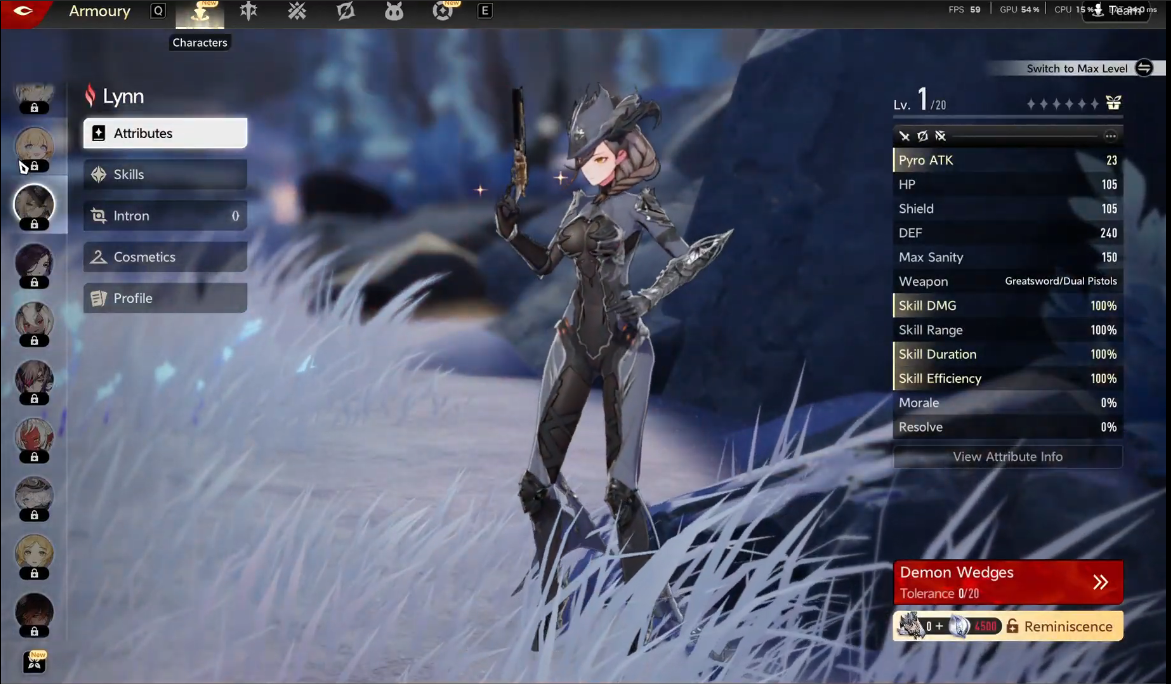This screenshot has height=684, width=1171.
Task: Click the red logo button beside Armoury
Action: tap(24, 12)
